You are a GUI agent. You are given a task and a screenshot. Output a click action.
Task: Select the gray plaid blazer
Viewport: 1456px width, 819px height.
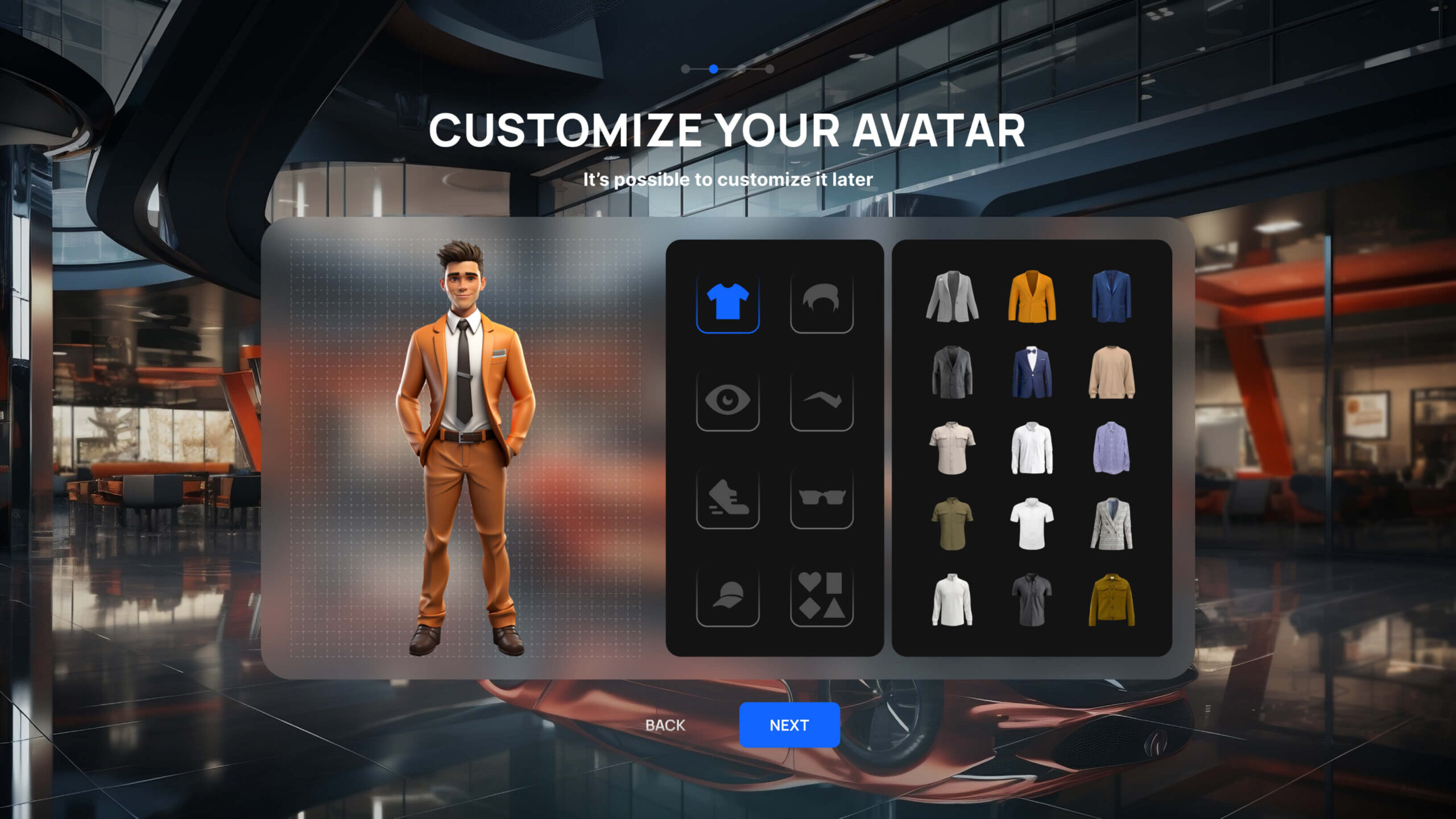point(1111,524)
